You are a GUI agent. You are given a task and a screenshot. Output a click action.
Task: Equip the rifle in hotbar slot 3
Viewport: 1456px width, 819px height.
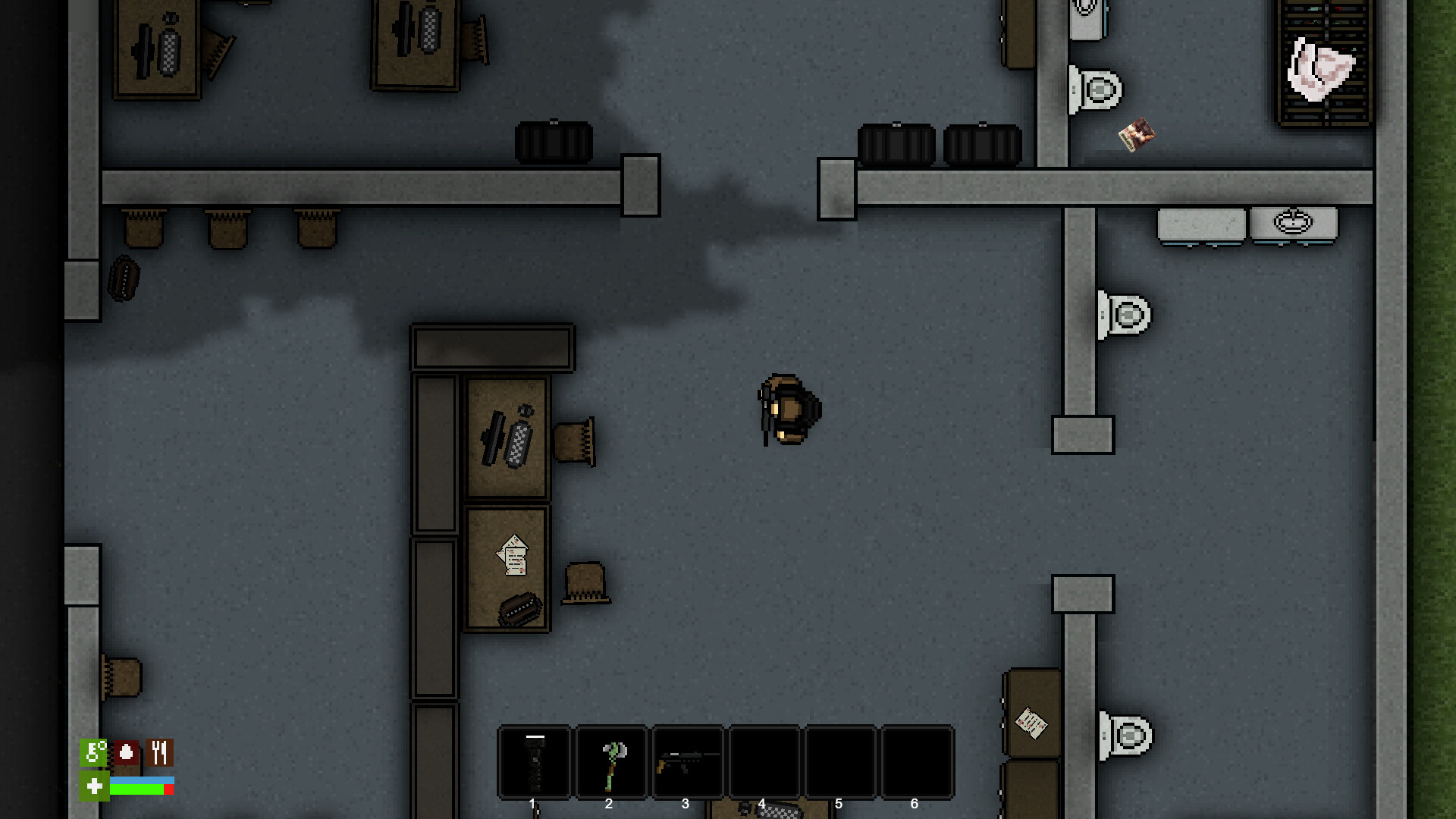[687, 761]
